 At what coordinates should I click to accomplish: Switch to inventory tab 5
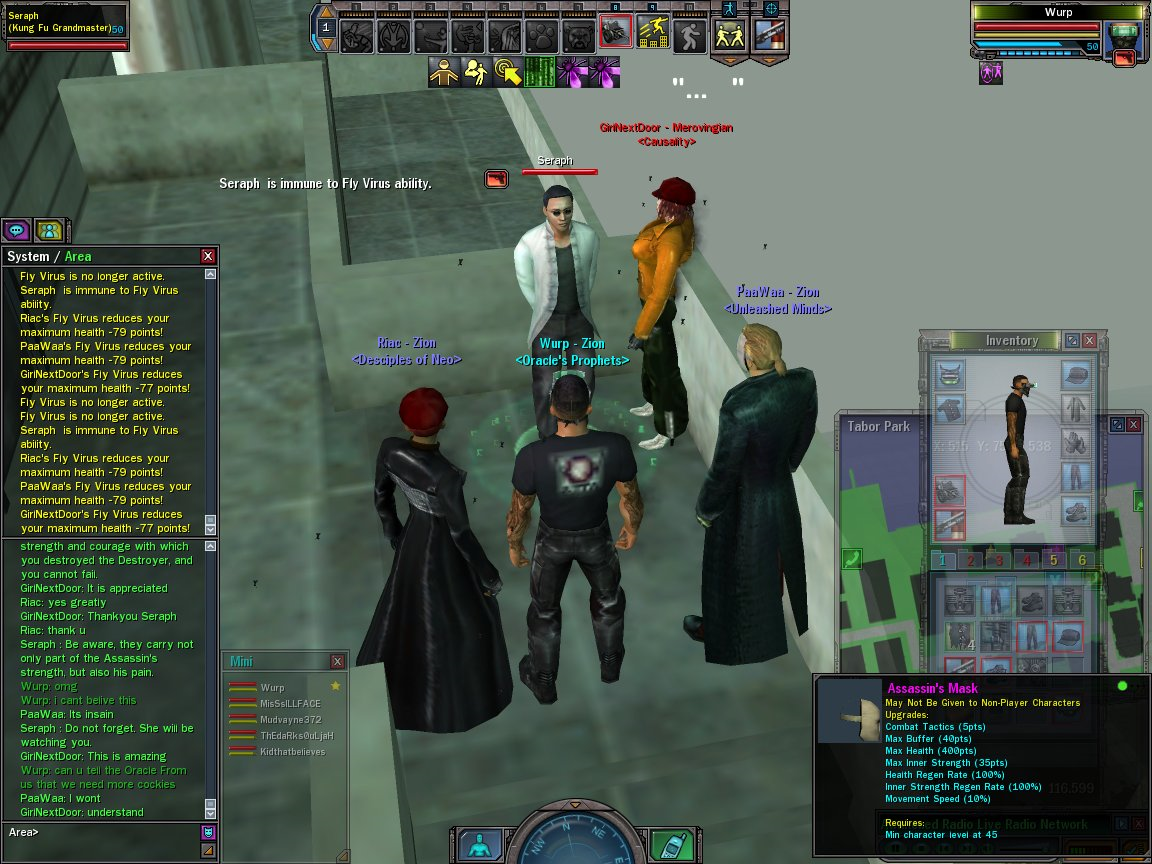click(1053, 561)
